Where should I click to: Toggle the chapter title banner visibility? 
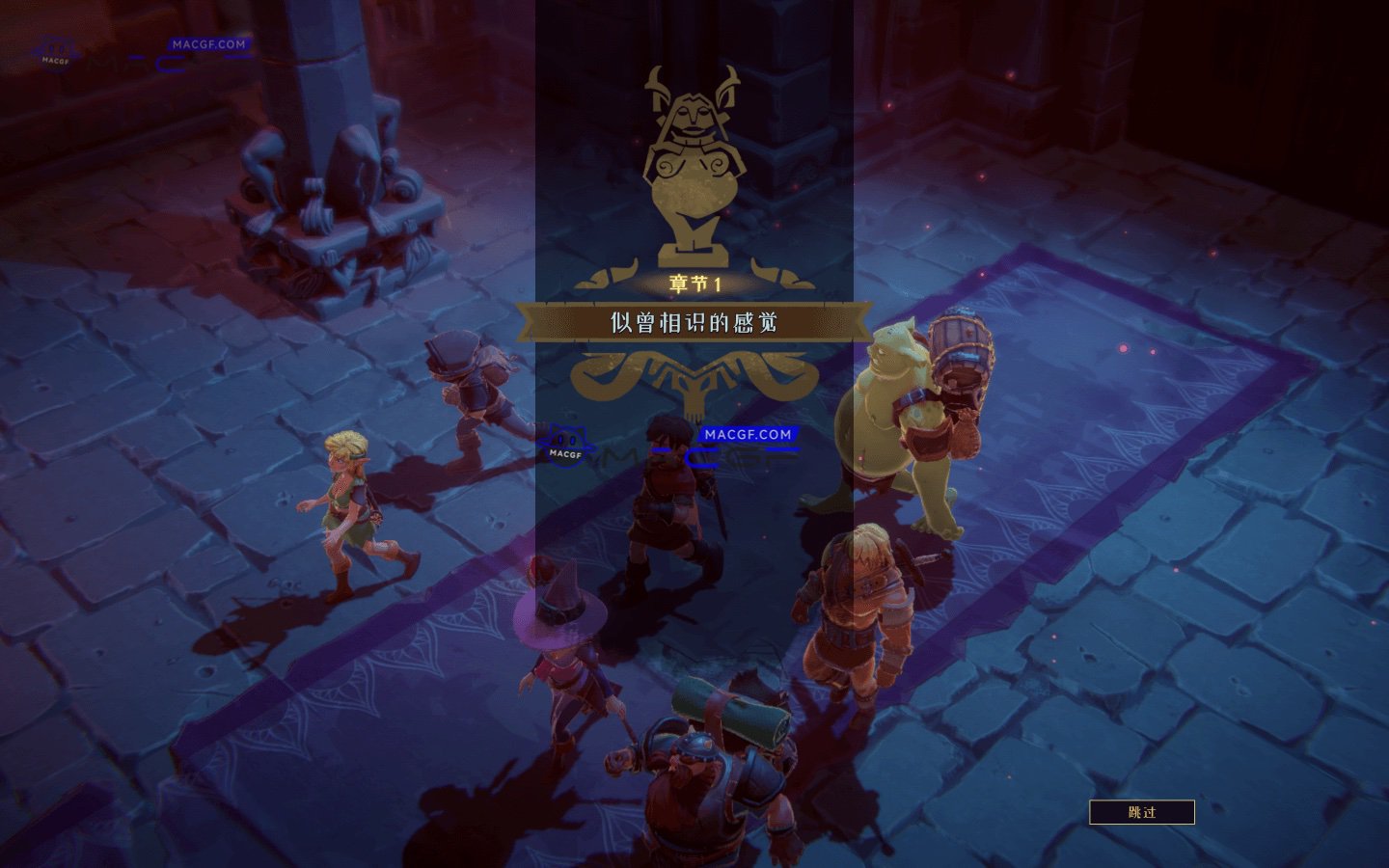click(x=693, y=323)
